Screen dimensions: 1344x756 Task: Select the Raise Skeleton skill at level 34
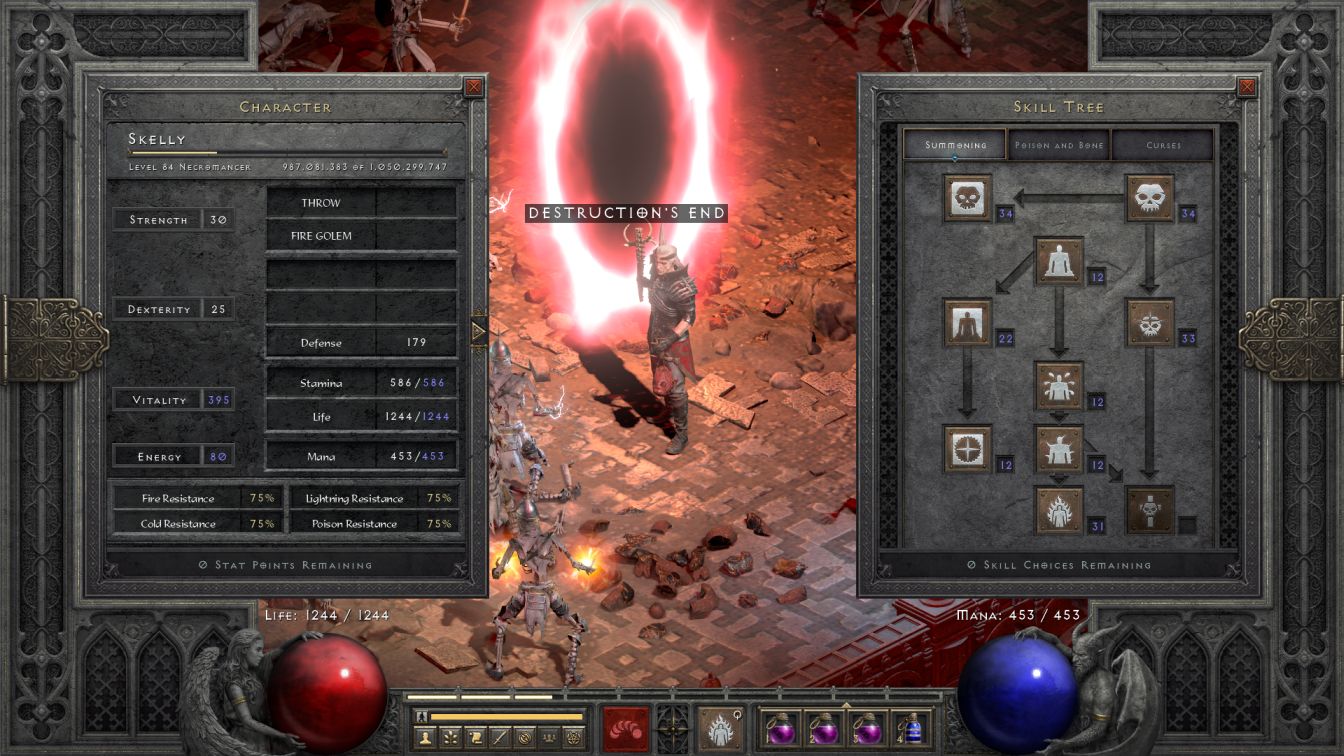click(1150, 198)
